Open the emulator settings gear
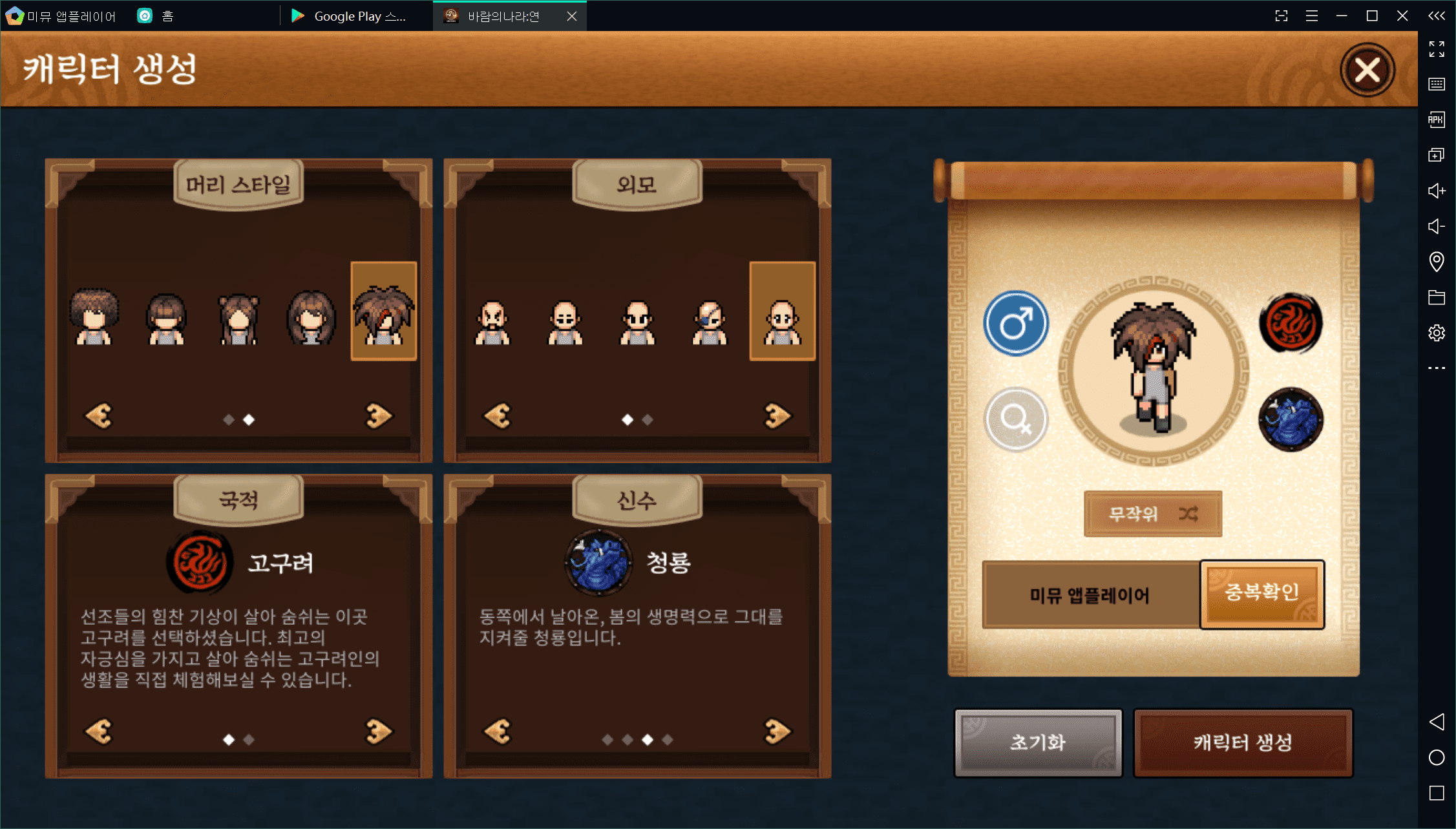 pyautogui.click(x=1436, y=333)
